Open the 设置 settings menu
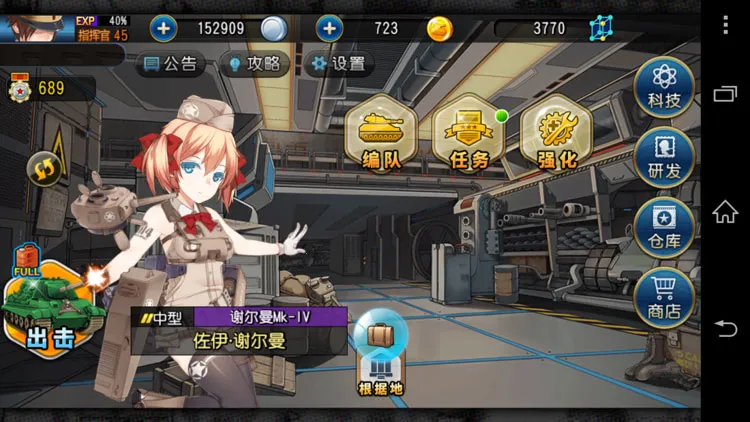The width and height of the screenshot is (750, 422). [337, 64]
